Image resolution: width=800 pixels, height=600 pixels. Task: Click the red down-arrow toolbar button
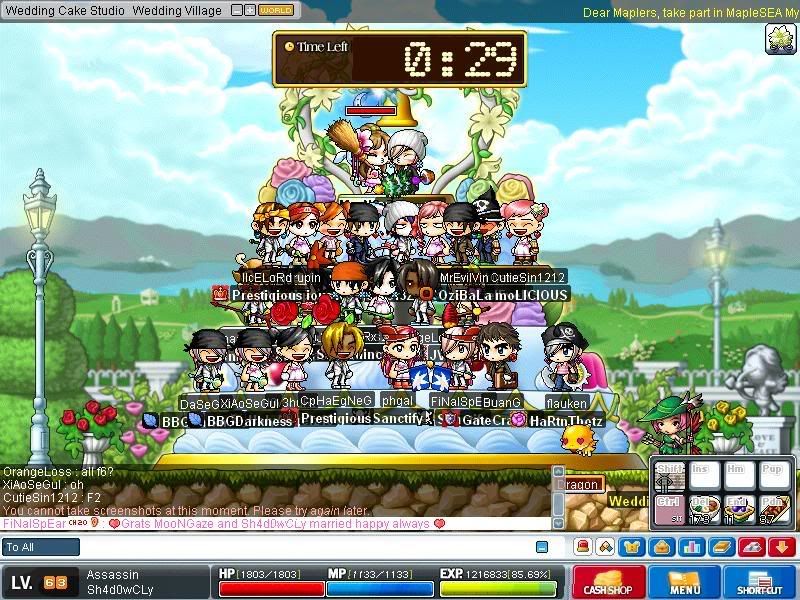pos(783,547)
